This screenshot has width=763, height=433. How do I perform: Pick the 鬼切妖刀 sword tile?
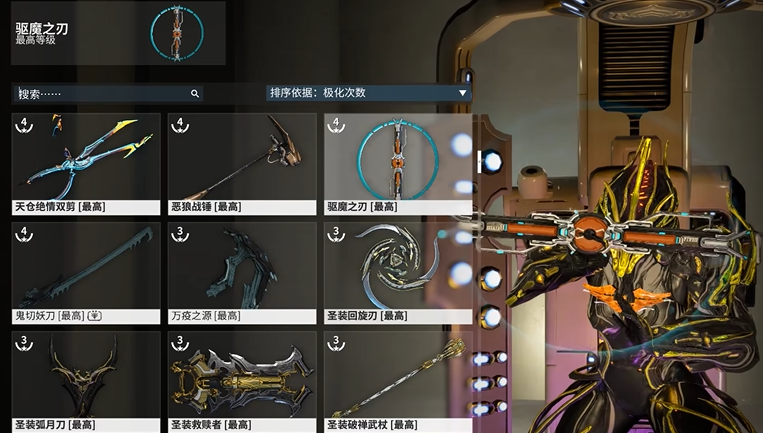(86, 272)
